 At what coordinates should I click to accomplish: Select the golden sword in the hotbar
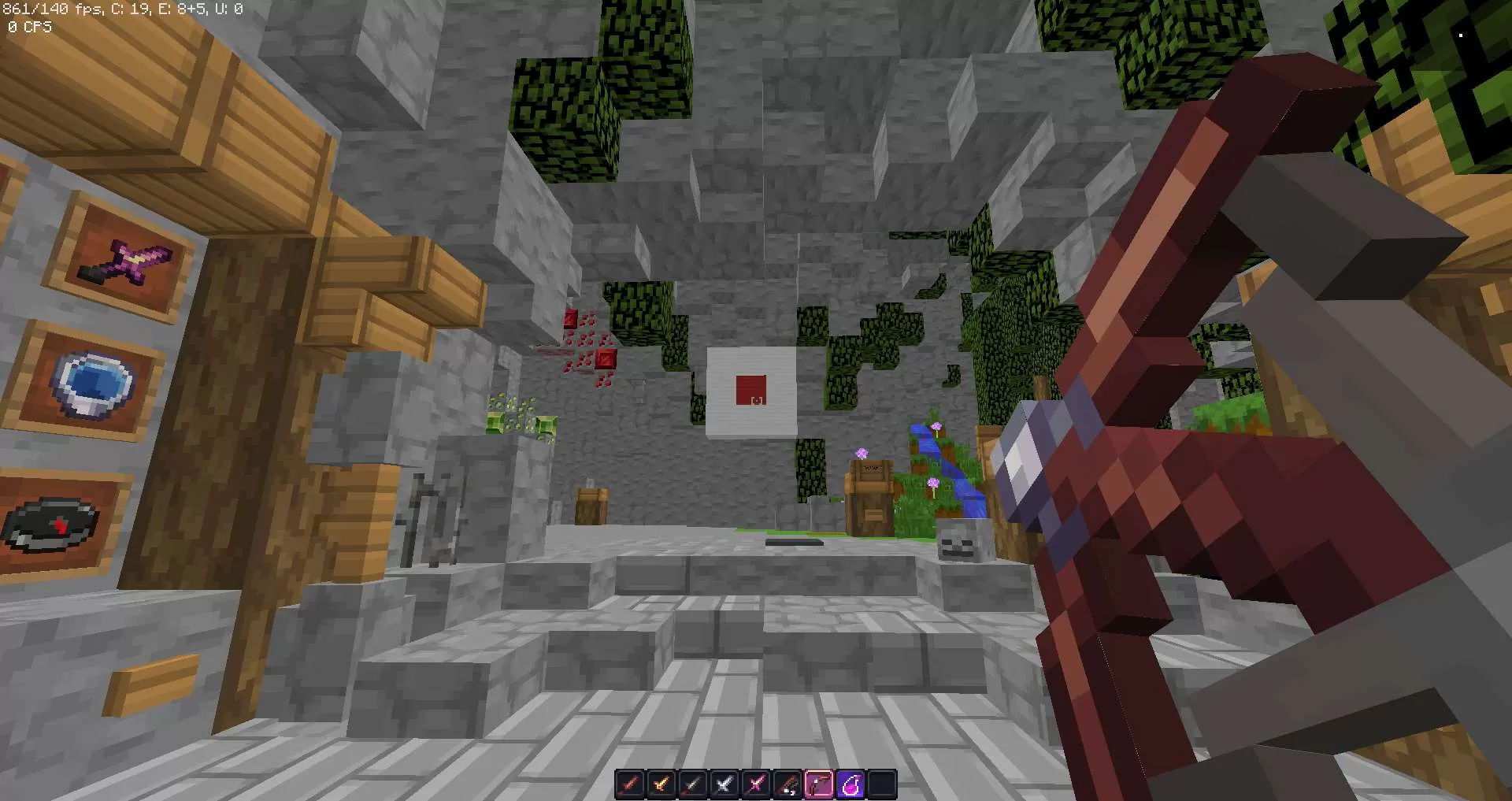click(x=661, y=782)
